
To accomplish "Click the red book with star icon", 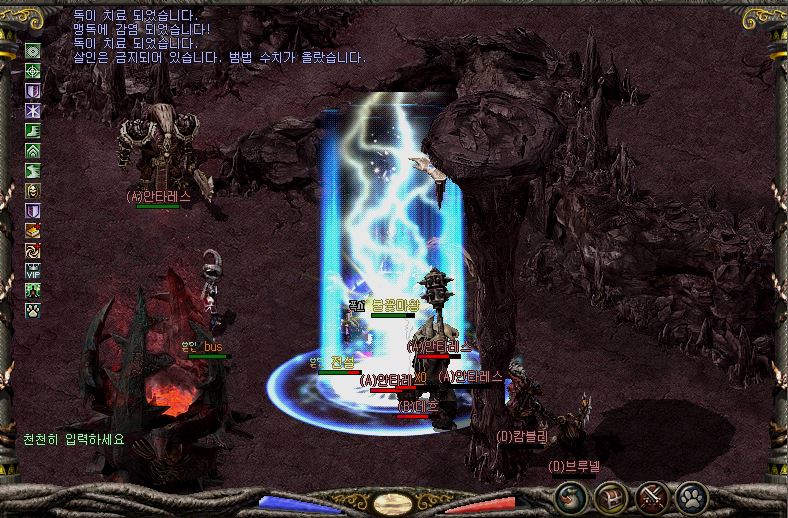I will tap(33, 230).
